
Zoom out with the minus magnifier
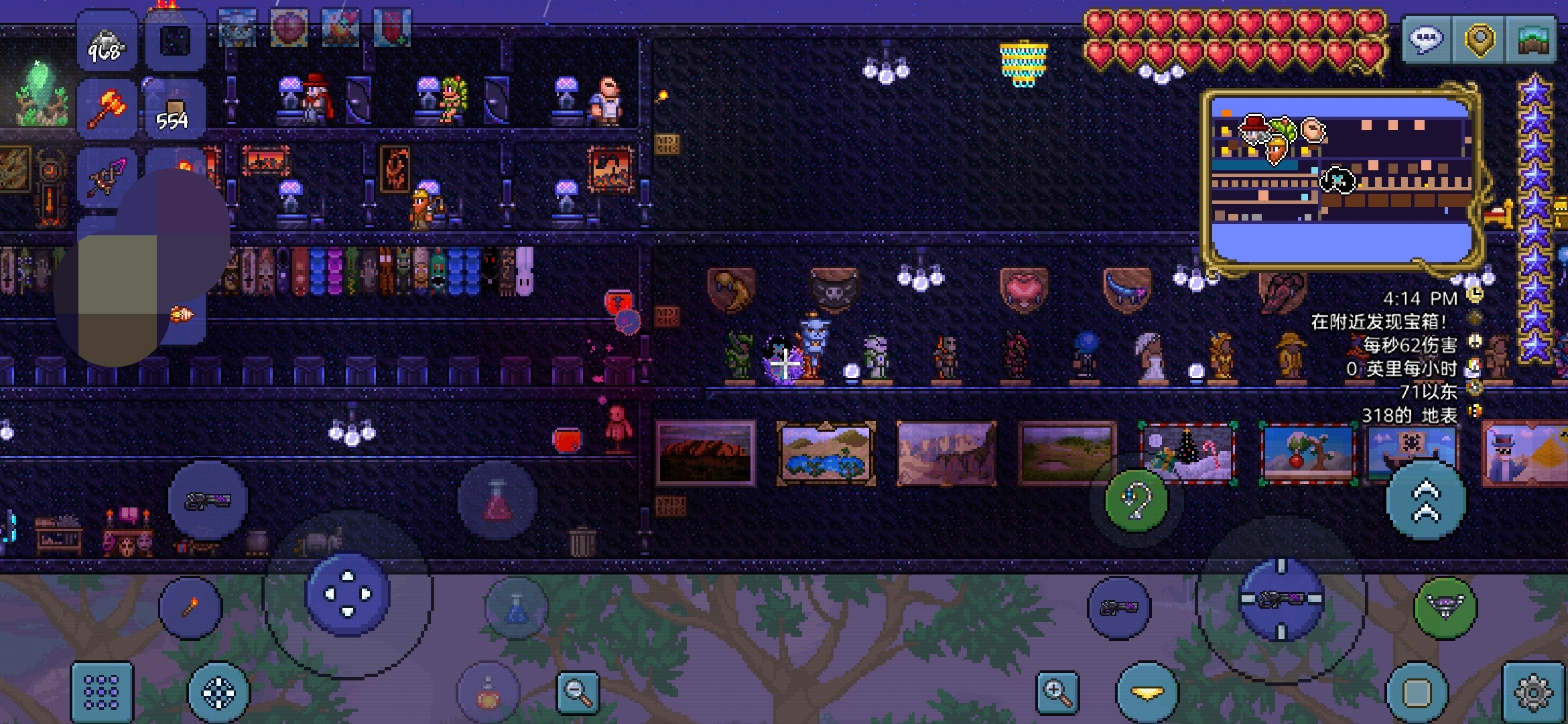578,692
